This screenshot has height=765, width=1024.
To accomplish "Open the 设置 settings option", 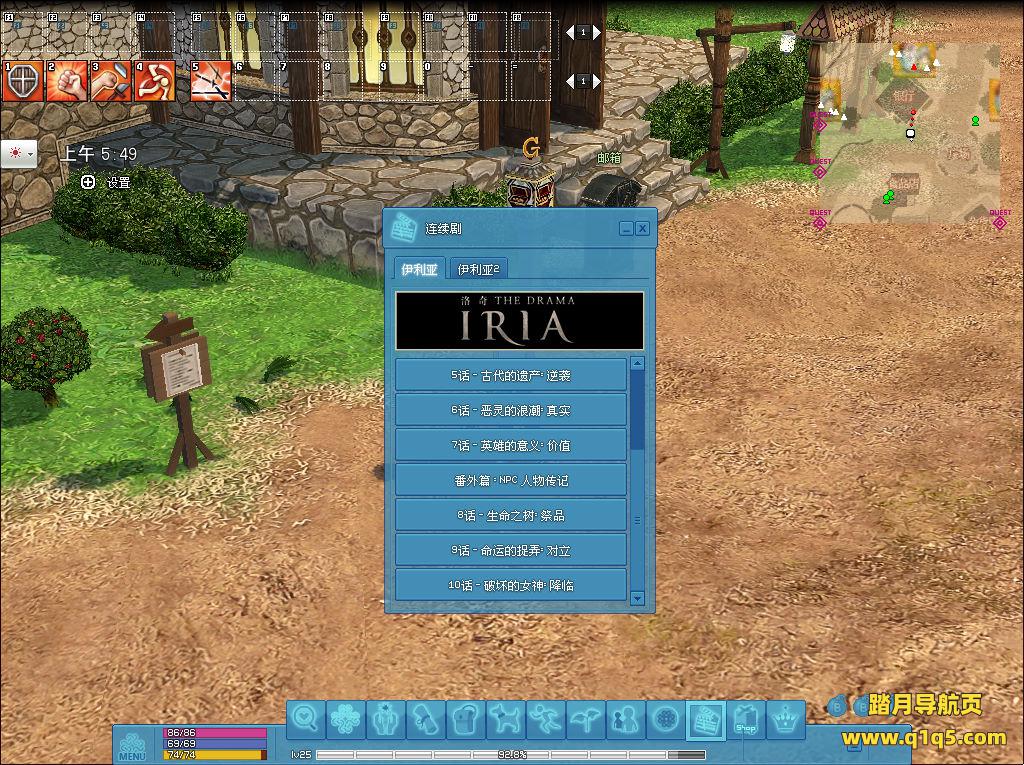I will tap(109, 182).
